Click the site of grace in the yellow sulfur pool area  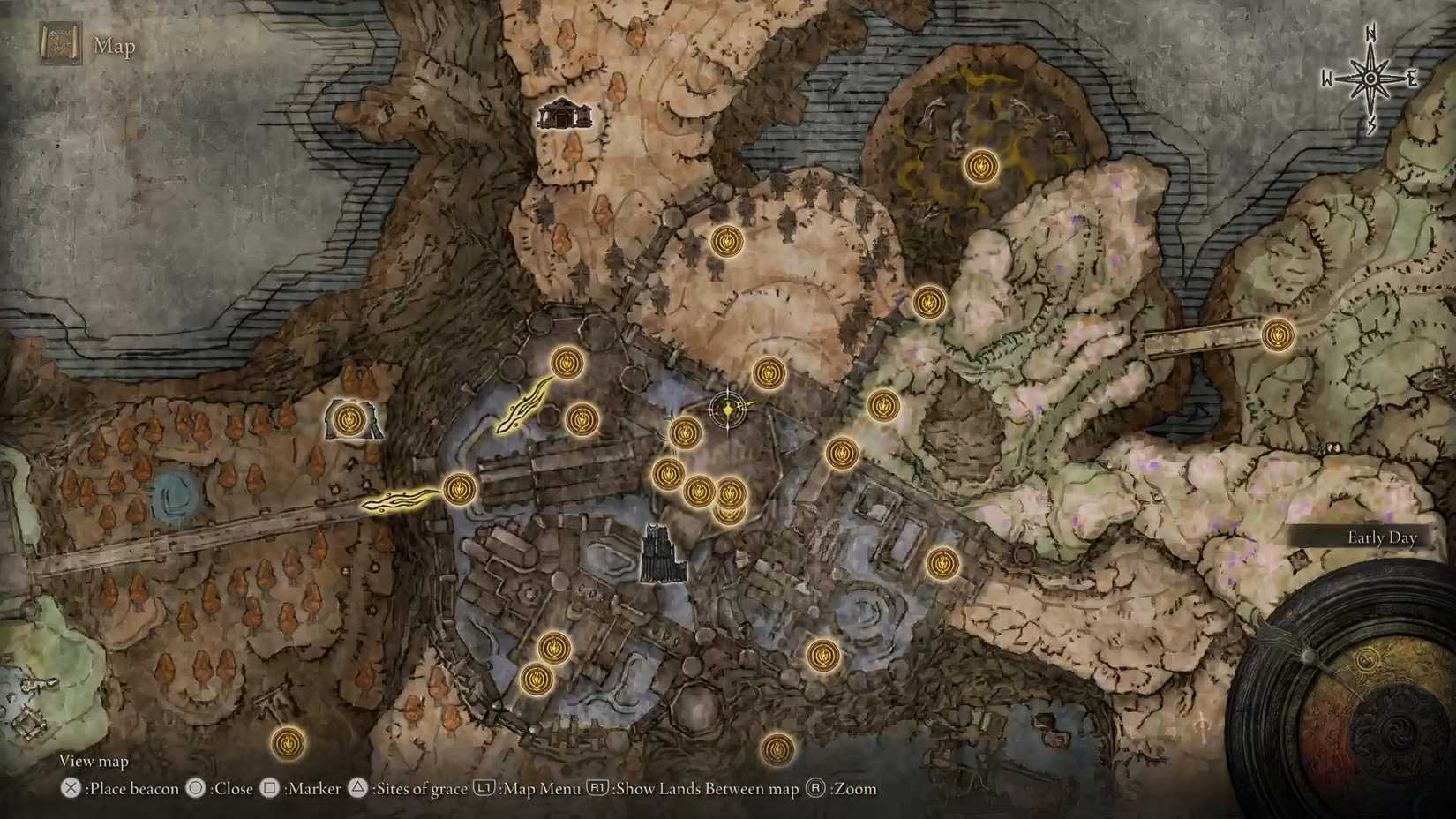coord(982,165)
